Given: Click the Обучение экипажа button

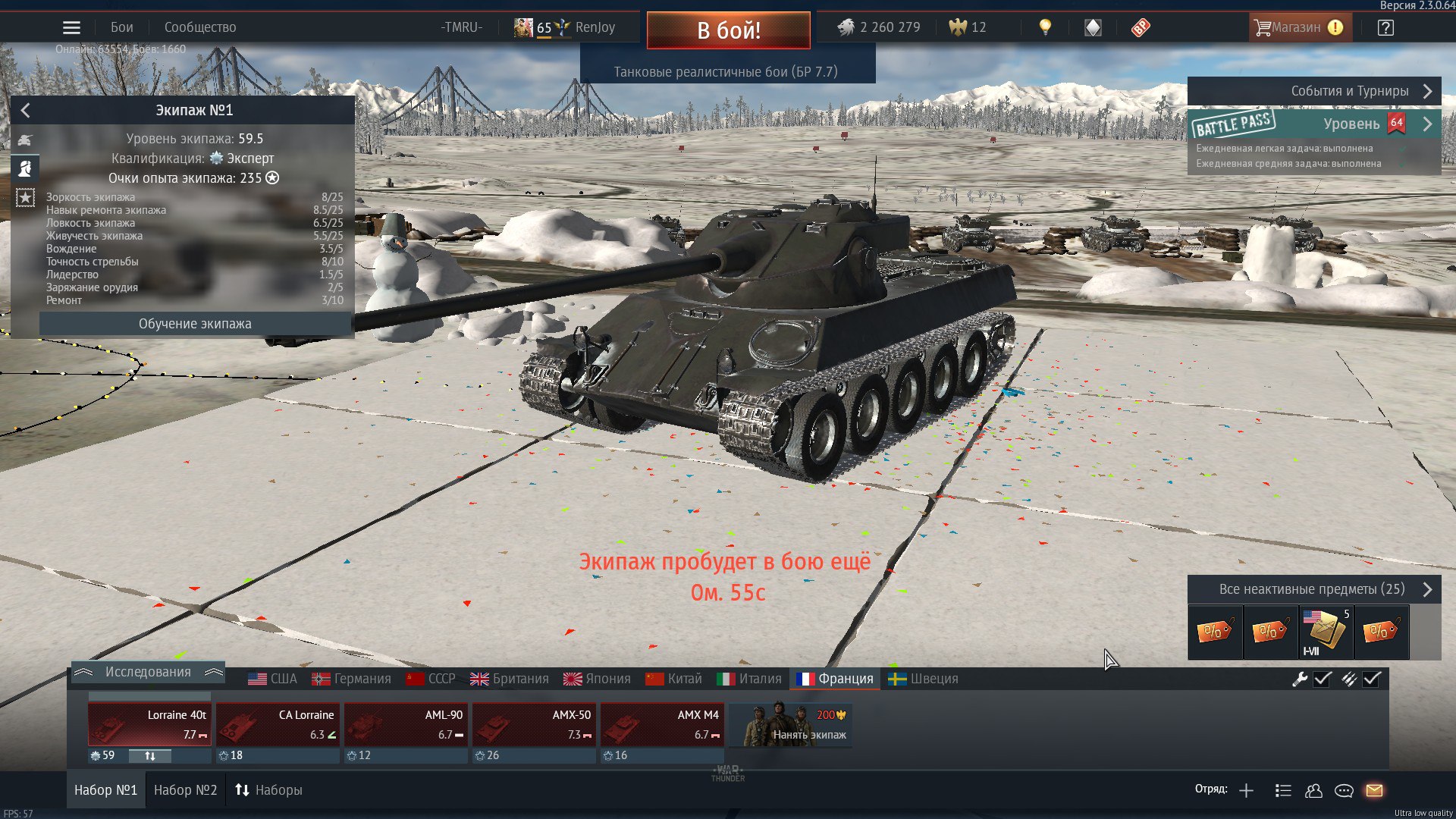Looking at the screenshot, I should click(195, 324).
